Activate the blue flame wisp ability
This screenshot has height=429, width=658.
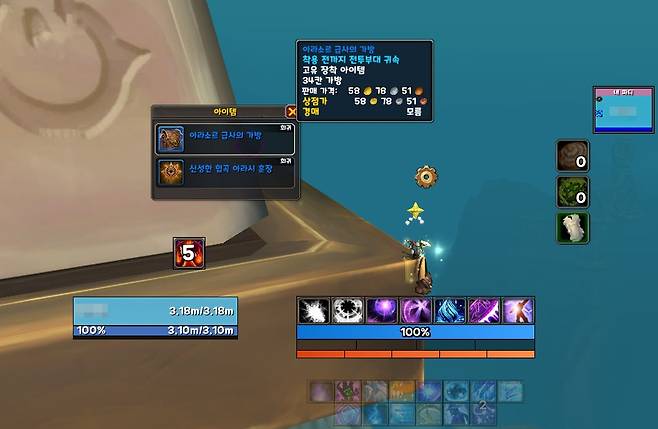tap(449, 310)
